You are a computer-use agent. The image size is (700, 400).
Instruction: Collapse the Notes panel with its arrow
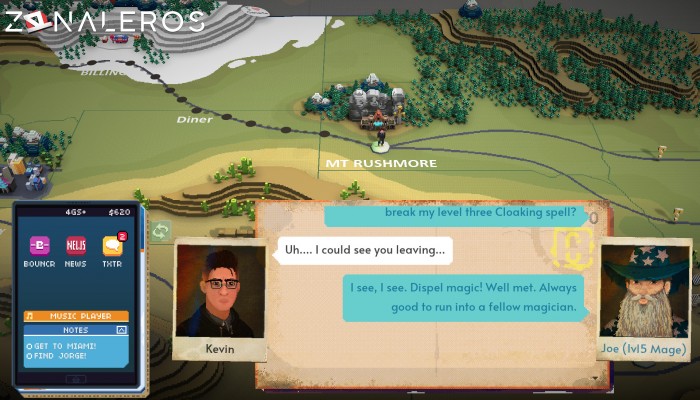click(122, 329)
